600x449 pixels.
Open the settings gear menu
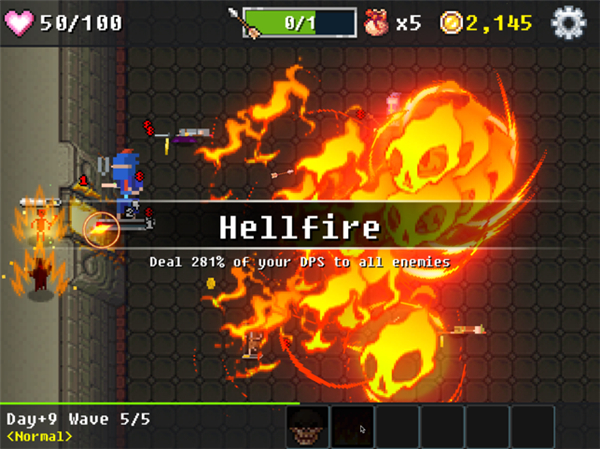pos(569,21)
